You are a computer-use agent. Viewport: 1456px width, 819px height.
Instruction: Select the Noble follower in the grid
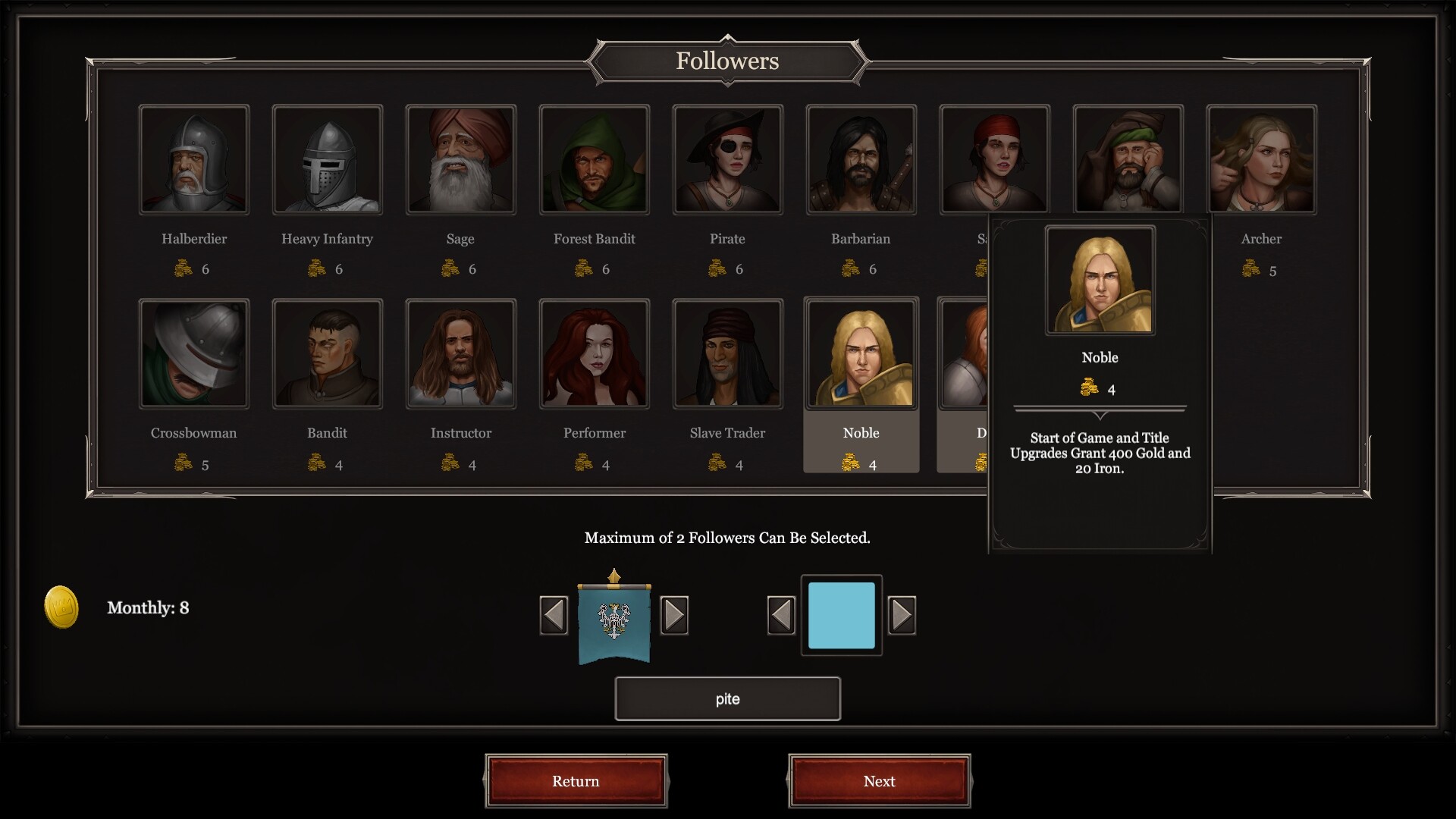(861, 354)
